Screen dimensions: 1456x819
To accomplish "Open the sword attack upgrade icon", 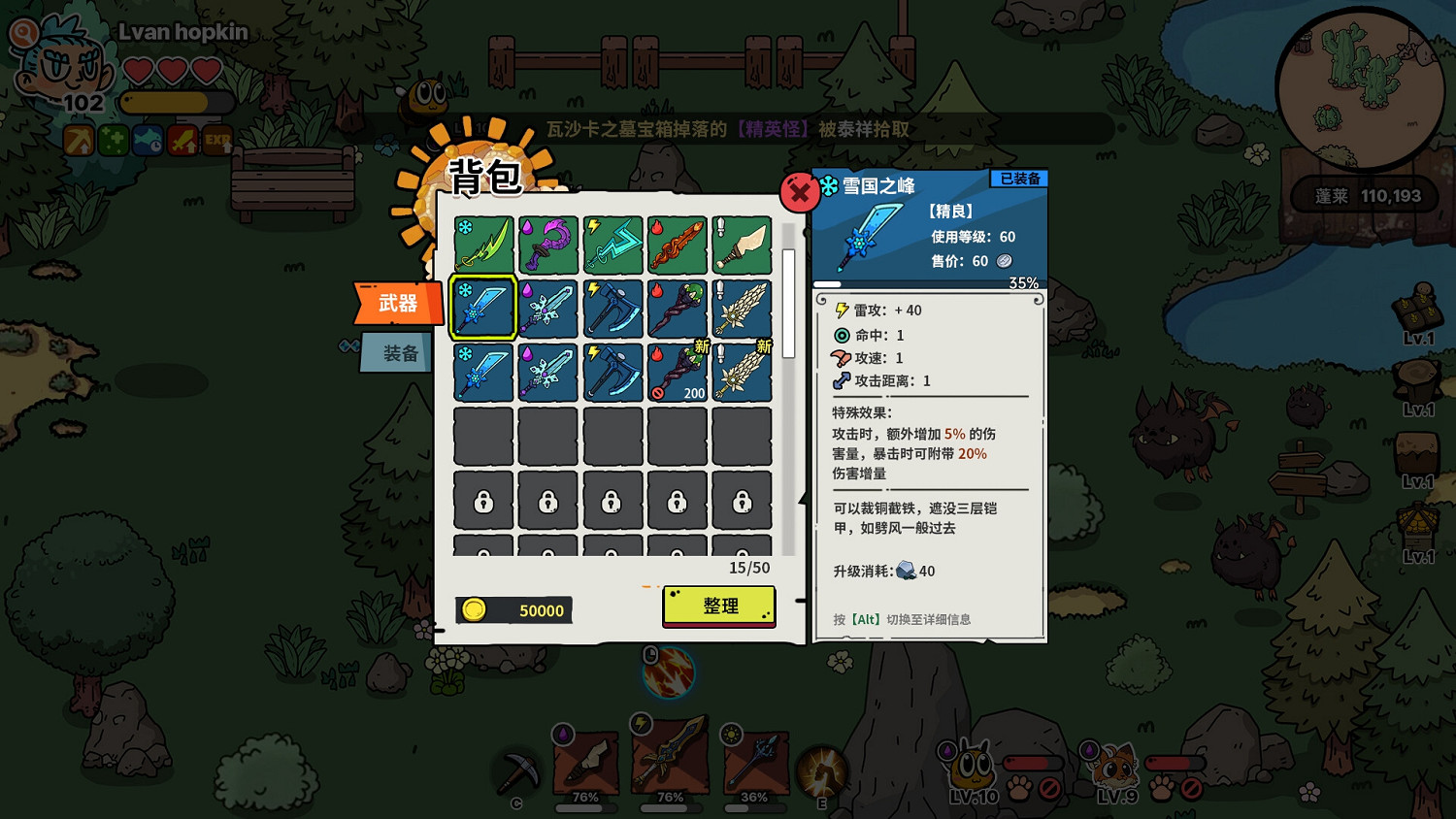I will pyautogui.click(x=182, y=140).
